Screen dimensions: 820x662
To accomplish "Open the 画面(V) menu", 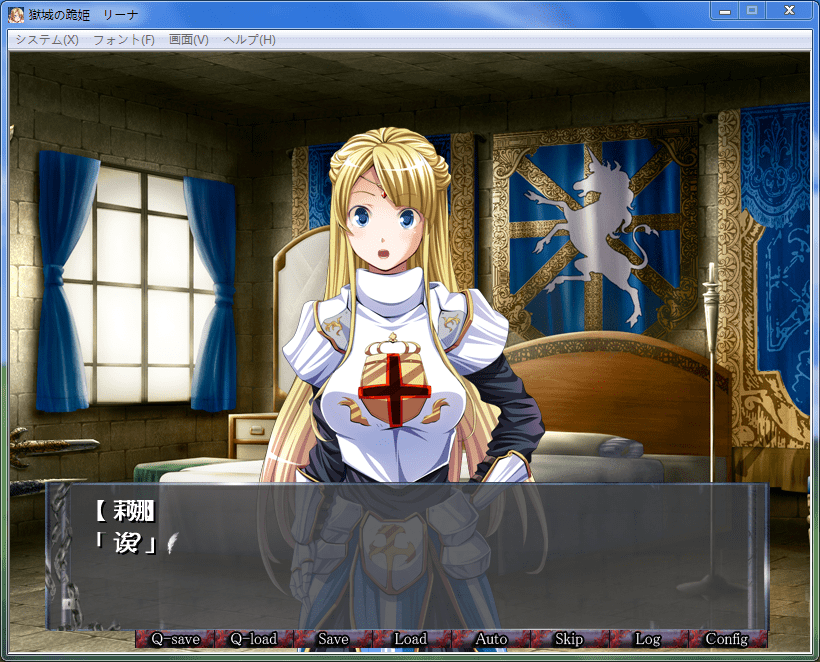I will click(189, 40).
